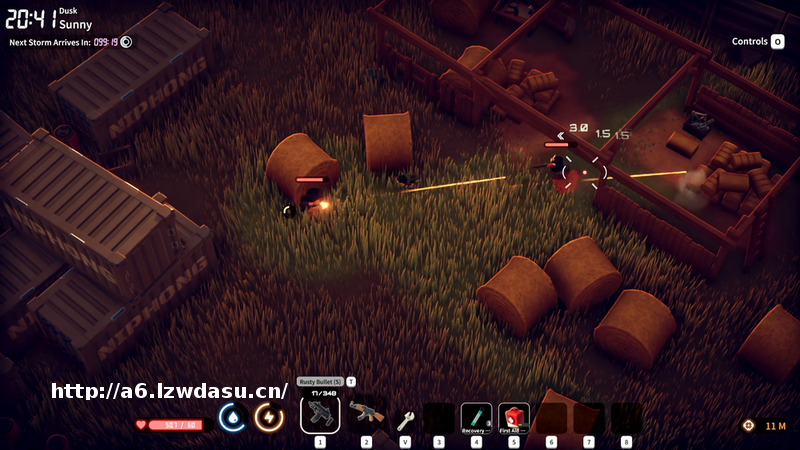Image resolution: width=800 pixels, height=450 pixels.
Task: Click the storm icon beside the countdown
Action: pos(127,42)
